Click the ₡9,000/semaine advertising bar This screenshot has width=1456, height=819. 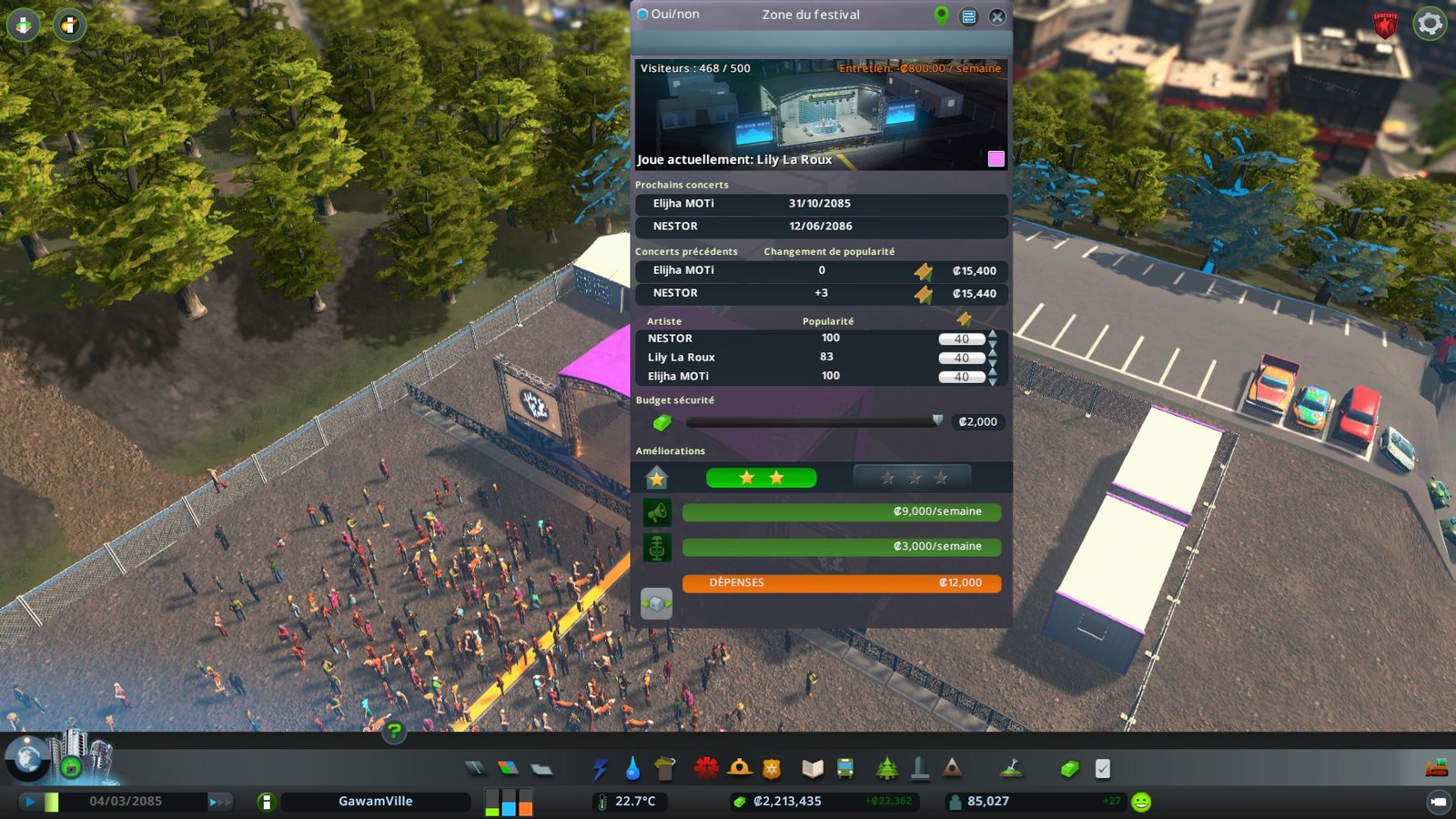pyautogui.click(x=841, y=512)
